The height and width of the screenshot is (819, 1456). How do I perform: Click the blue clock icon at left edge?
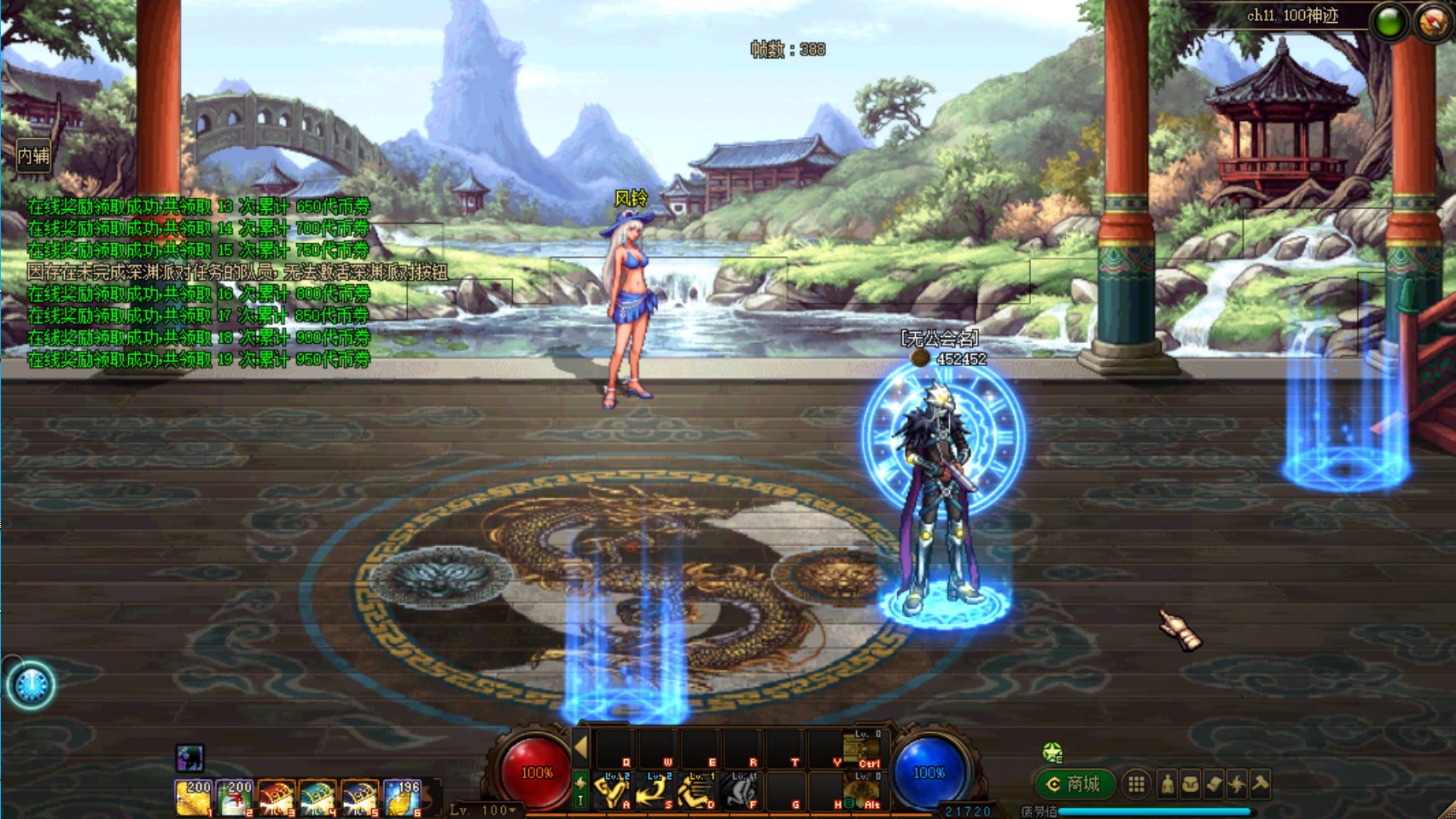pyautogui.click(x=32, y=684)
